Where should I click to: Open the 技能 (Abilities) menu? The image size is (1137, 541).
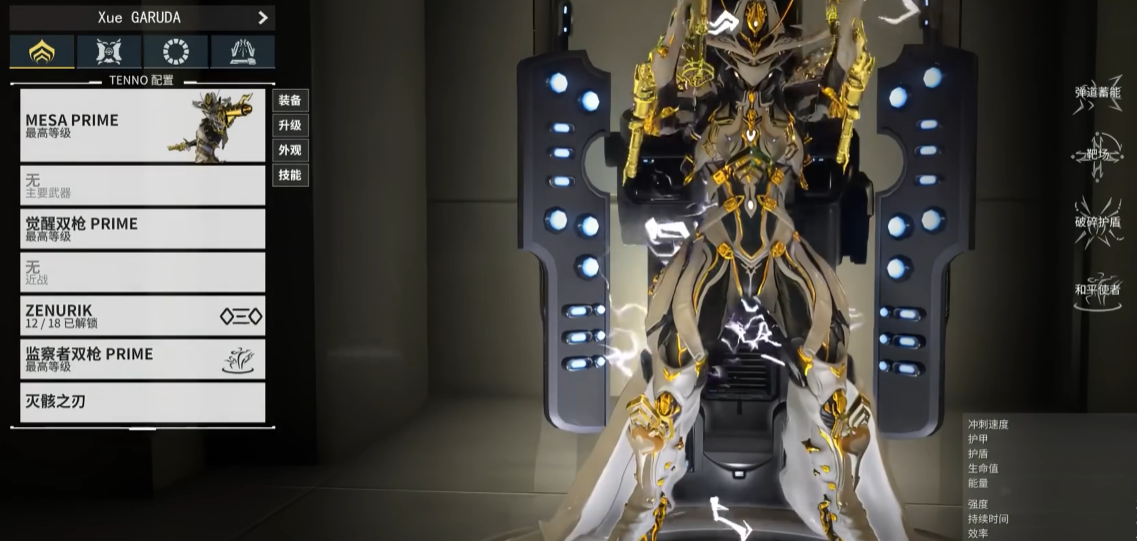(x=290, y=175)
